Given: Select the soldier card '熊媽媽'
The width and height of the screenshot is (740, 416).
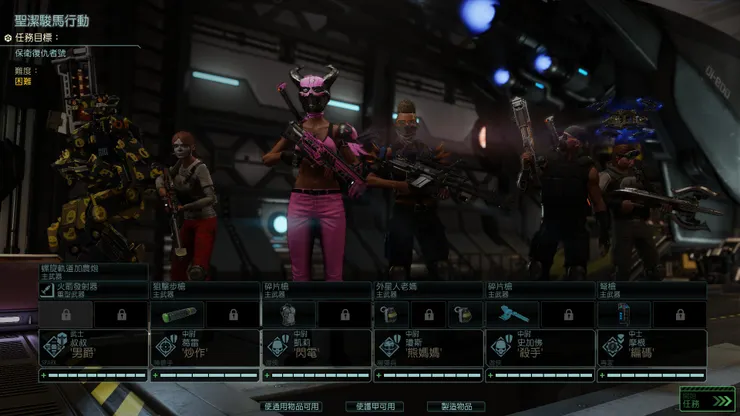Looking at the screenshot, I should 428,346.
